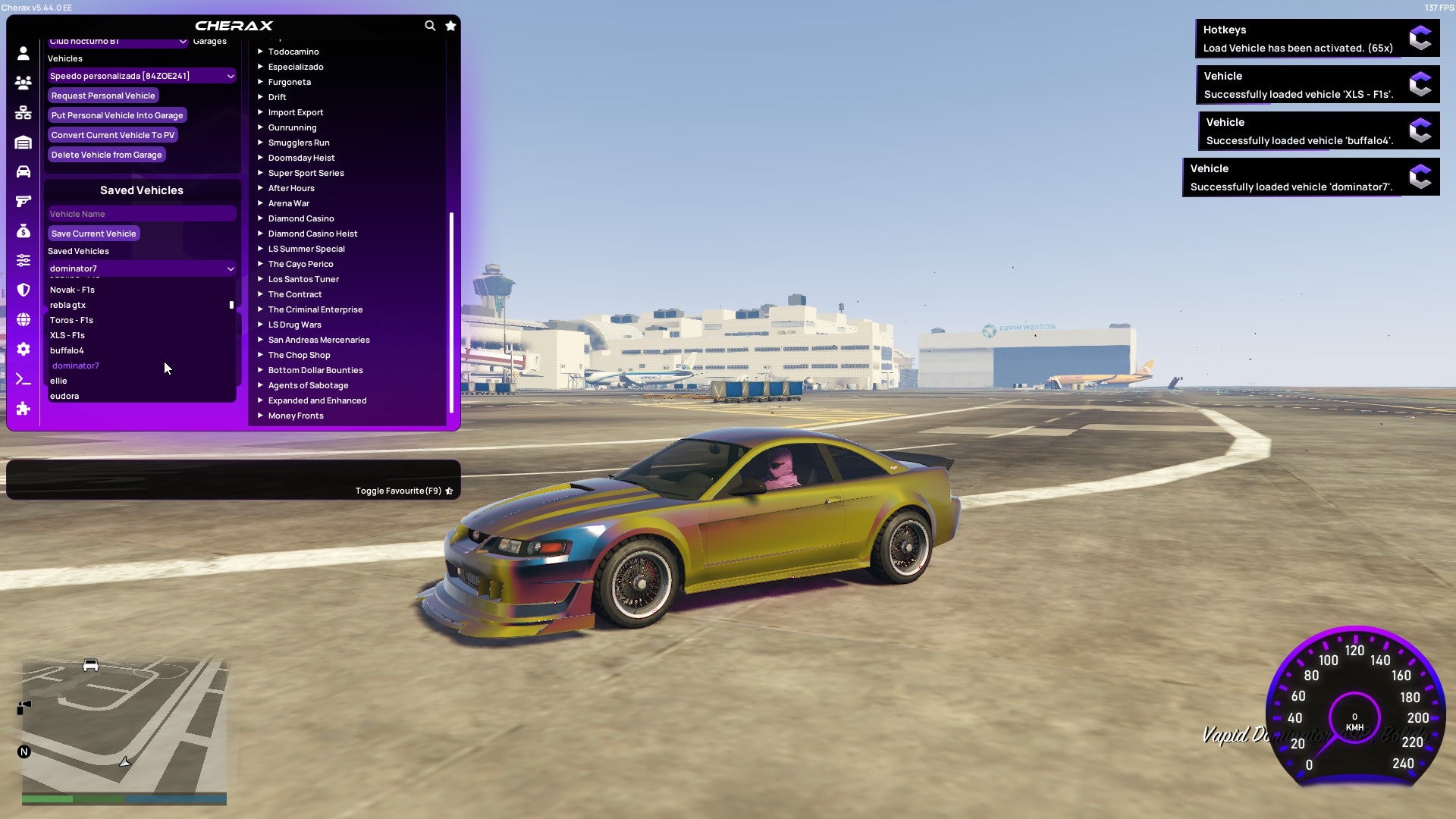Select the Online Players group icon
The height and width of the screenshot is (819, 1456).
[x=23, y=83]
